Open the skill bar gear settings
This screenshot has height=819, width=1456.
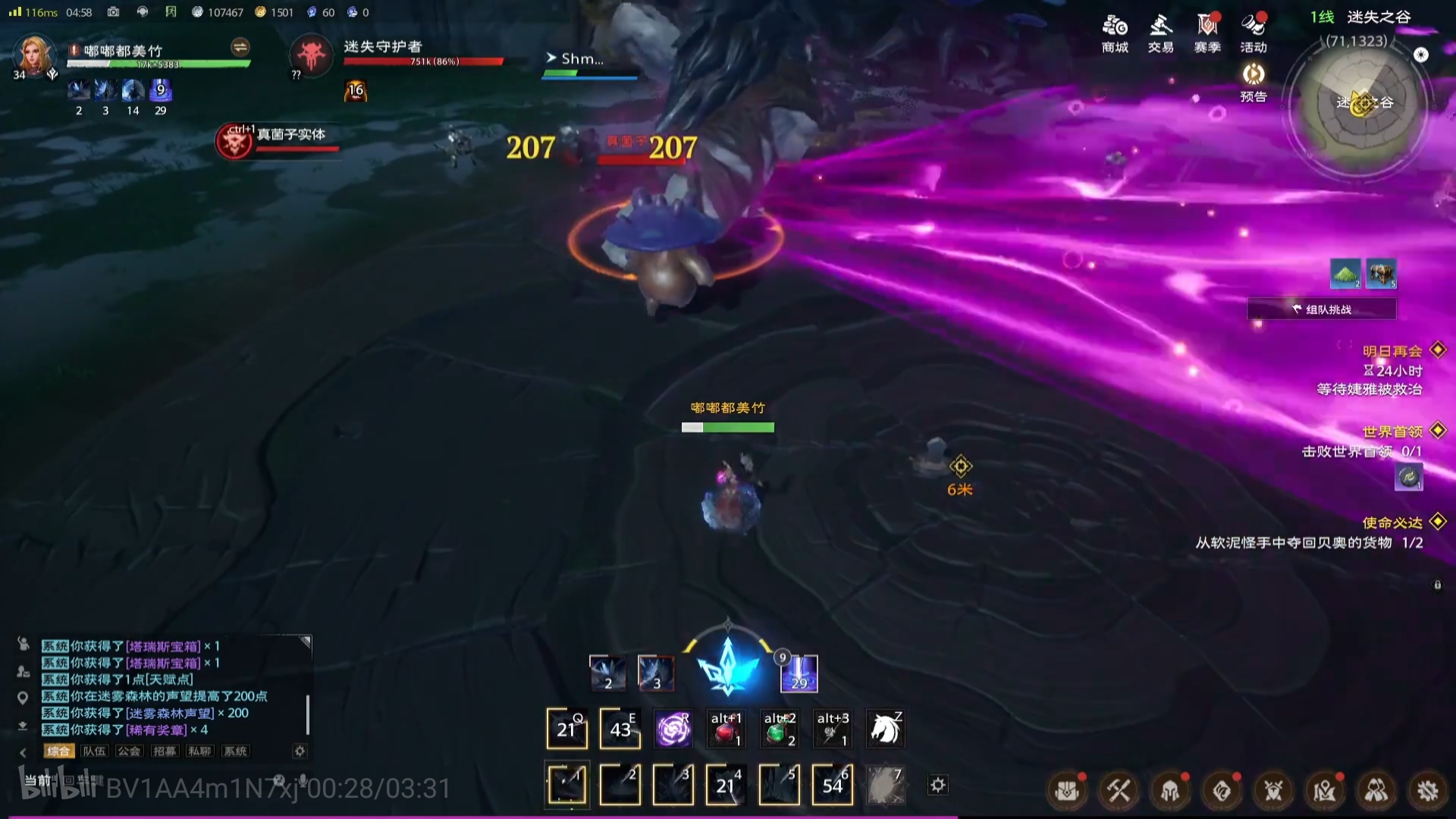click(x=938, y=785)
